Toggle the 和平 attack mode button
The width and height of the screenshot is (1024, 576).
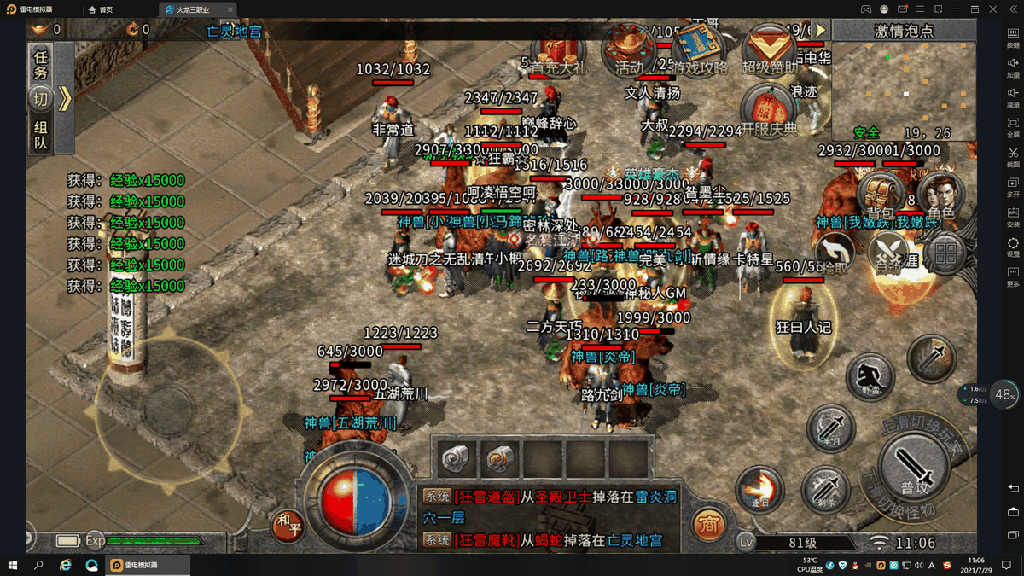(x=286, y=523)
